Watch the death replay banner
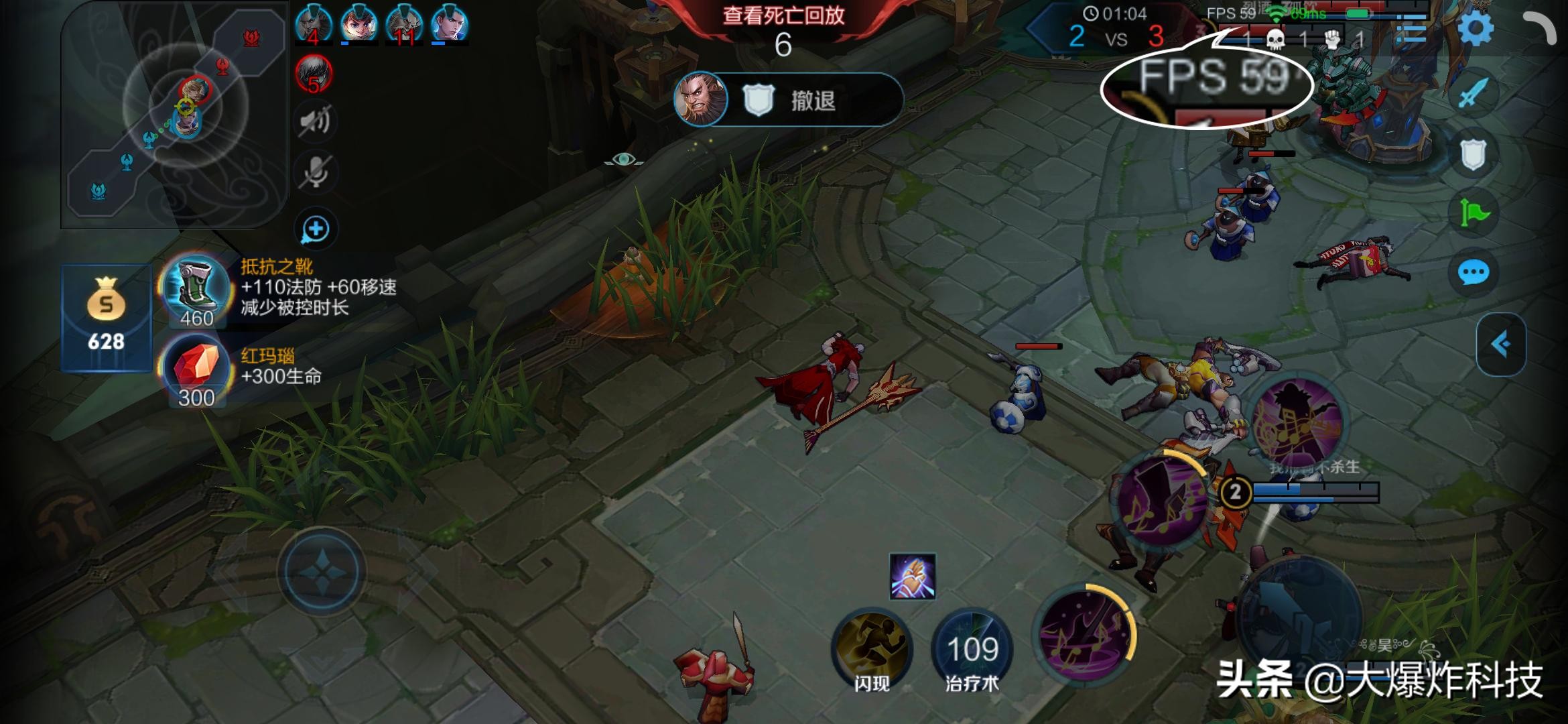Viewport: 1568px width, 724px height. (783, 16)
